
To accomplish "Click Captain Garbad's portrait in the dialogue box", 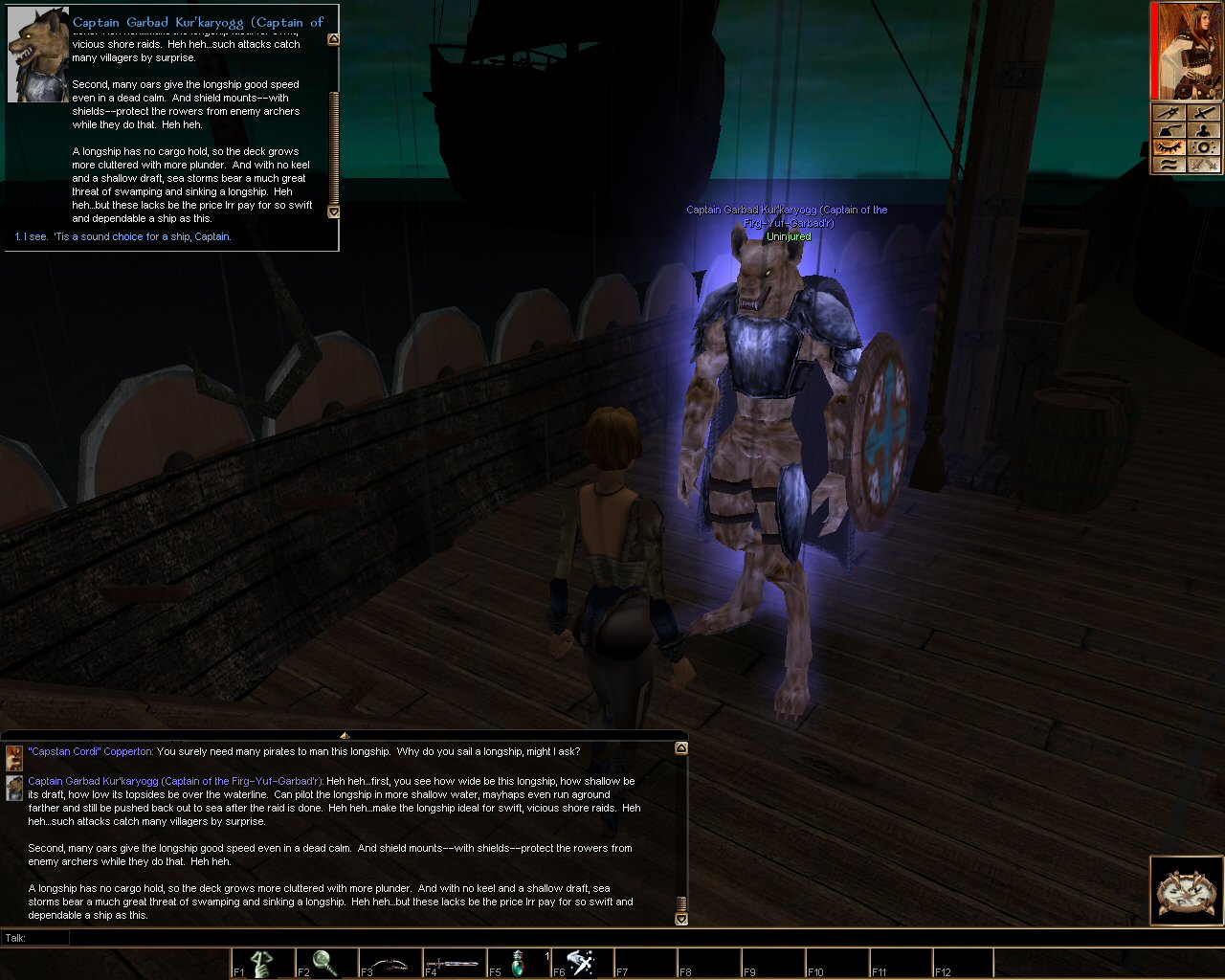I will point(37,56).
